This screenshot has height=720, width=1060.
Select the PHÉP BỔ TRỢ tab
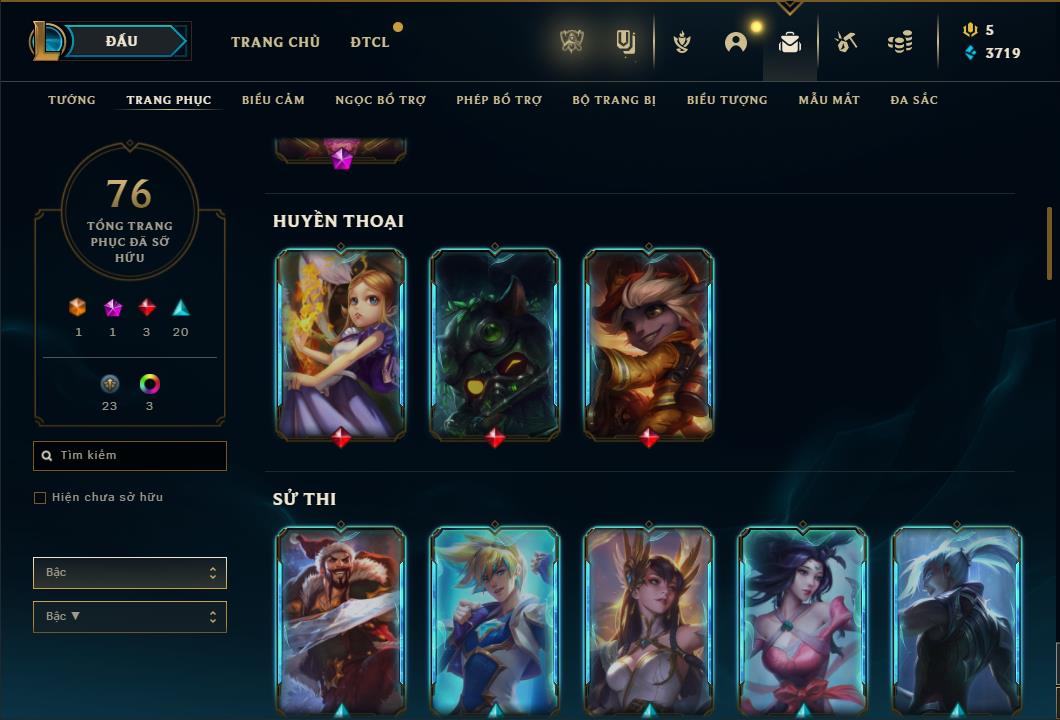coord(499,100)
